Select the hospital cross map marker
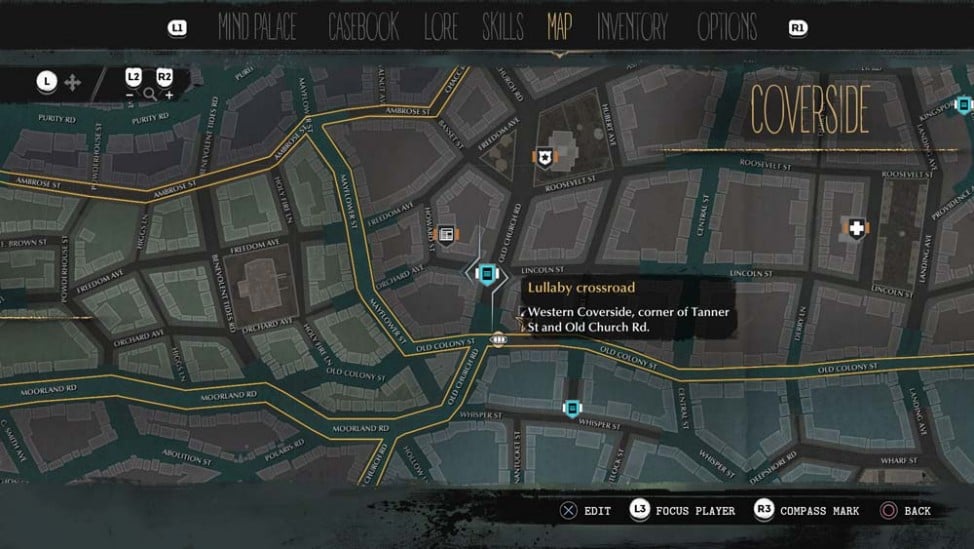The width and height of the screenshot is (974, 549). pos(855,230)
